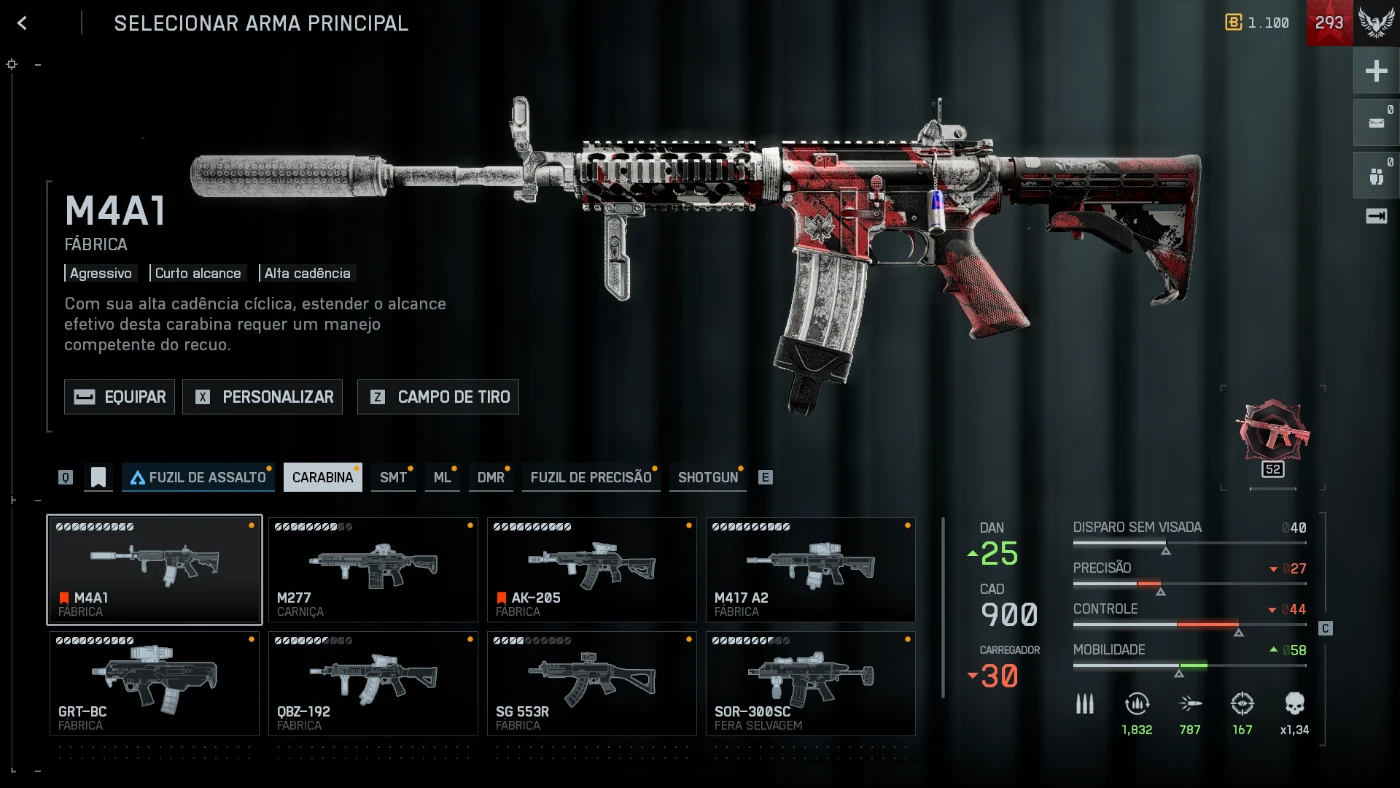Open the bookmark favorites tab
The image size is (1400, 788).
click(98, 477)
